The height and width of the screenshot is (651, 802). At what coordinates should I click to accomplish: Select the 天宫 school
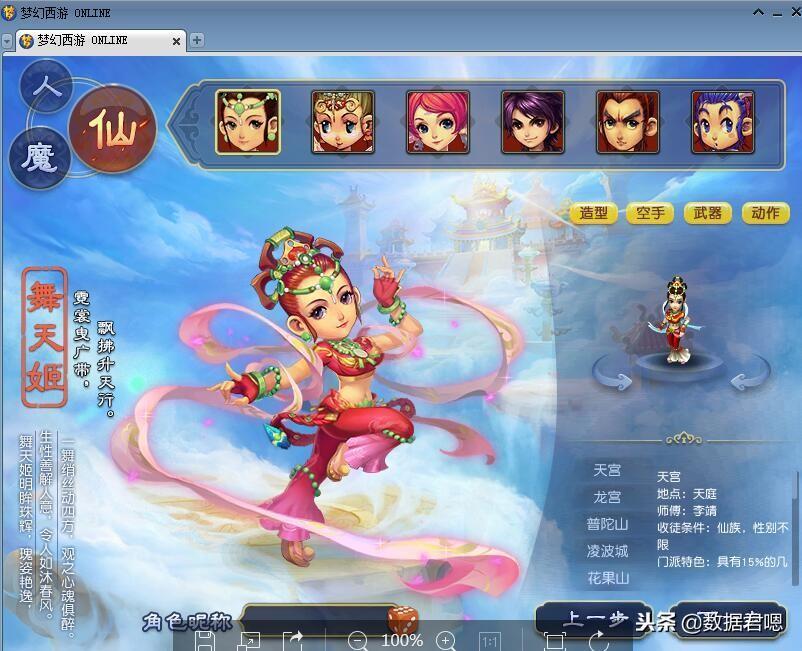(607, 470)
